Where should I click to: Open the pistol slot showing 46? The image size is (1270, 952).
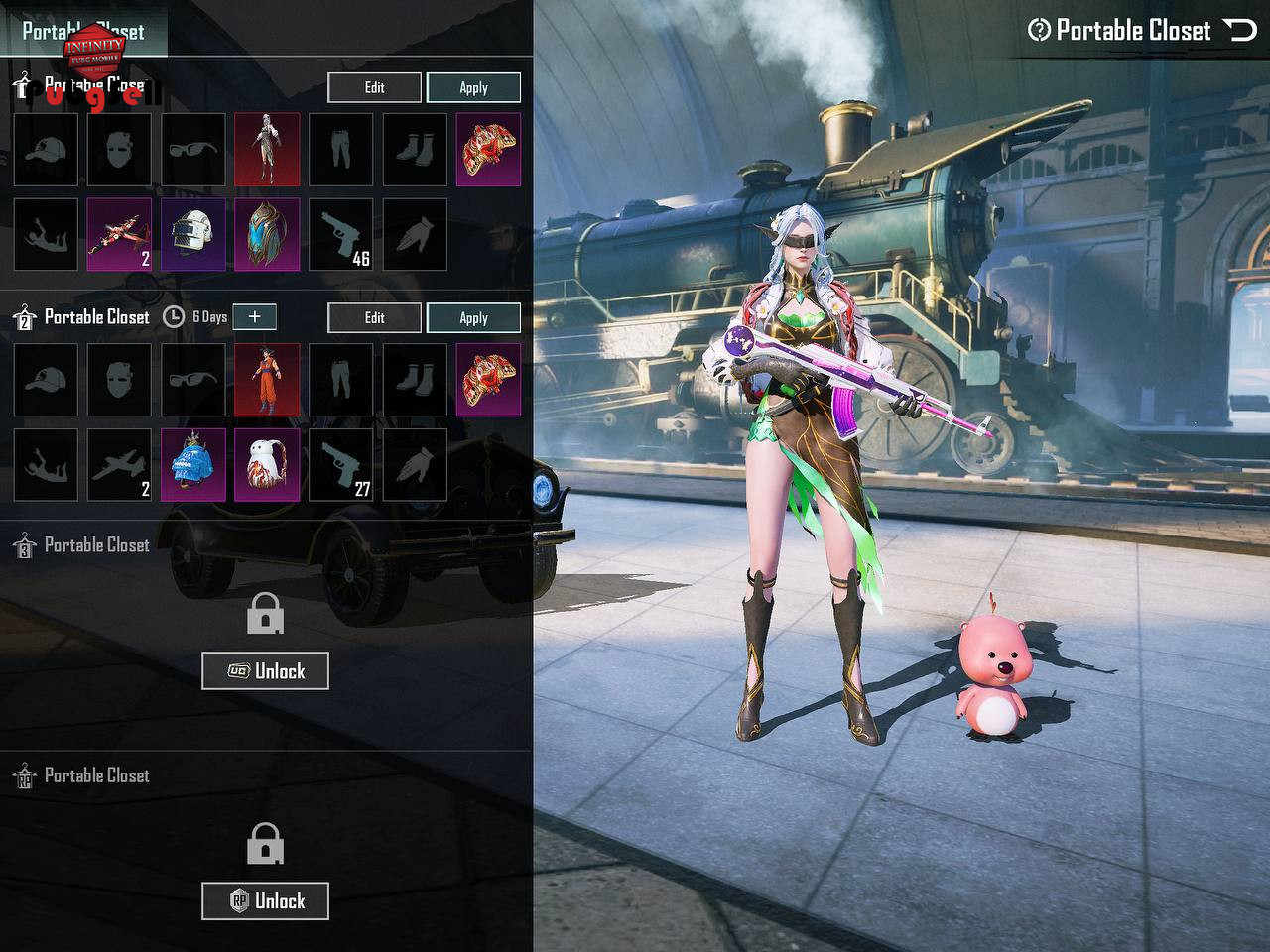click(341, 234)
